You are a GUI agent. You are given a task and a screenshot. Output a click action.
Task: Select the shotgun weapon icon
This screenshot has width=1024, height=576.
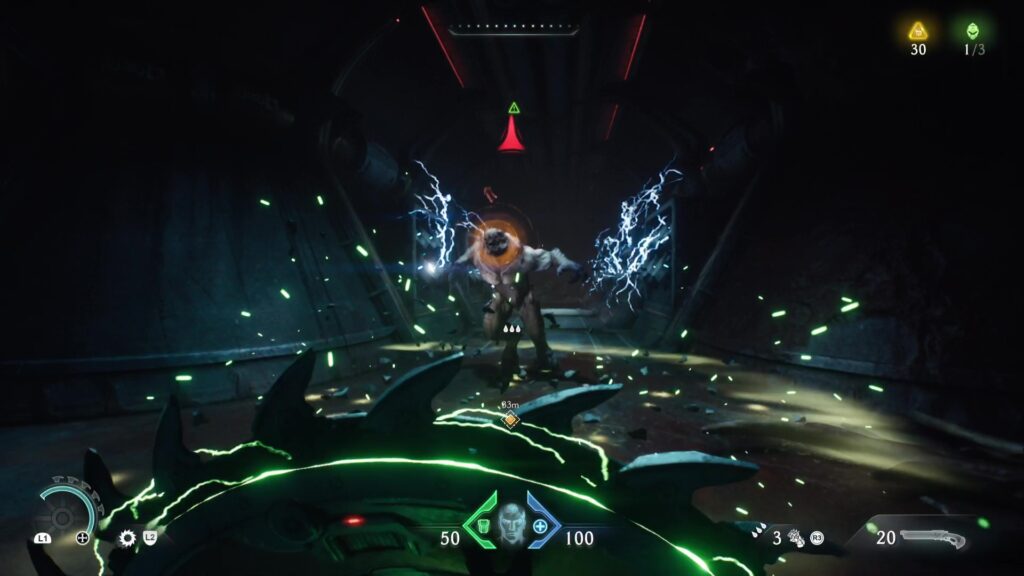(x=933, y=538)
